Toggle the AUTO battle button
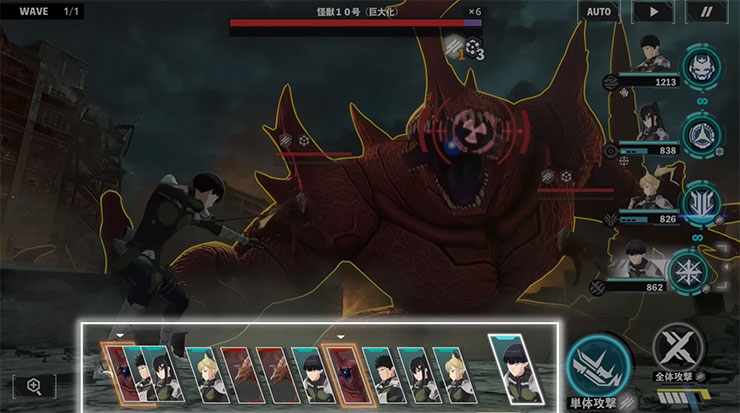This screenshot has height=413, width=740. click(598, 11)
